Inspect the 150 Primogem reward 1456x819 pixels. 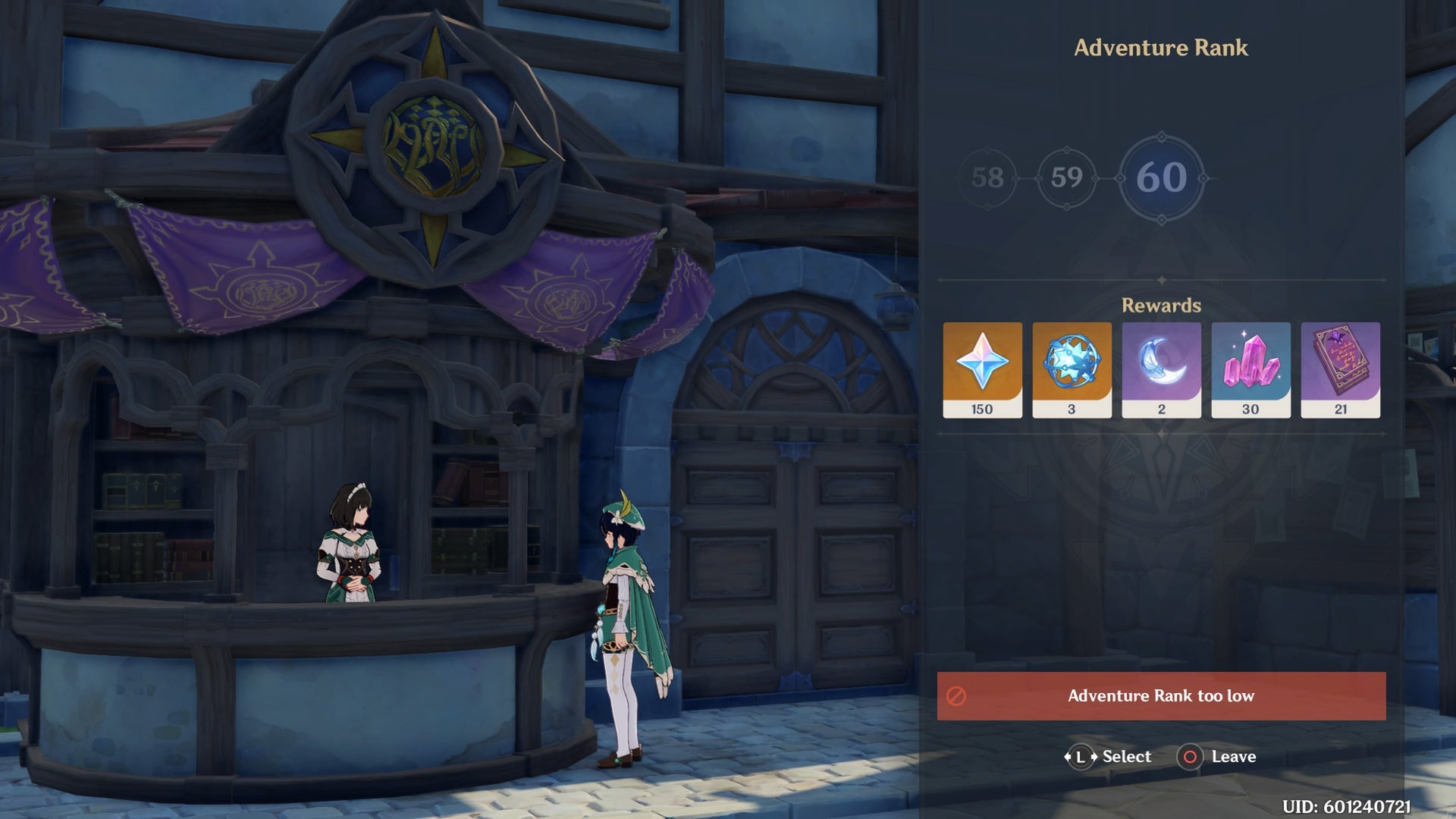982,369
